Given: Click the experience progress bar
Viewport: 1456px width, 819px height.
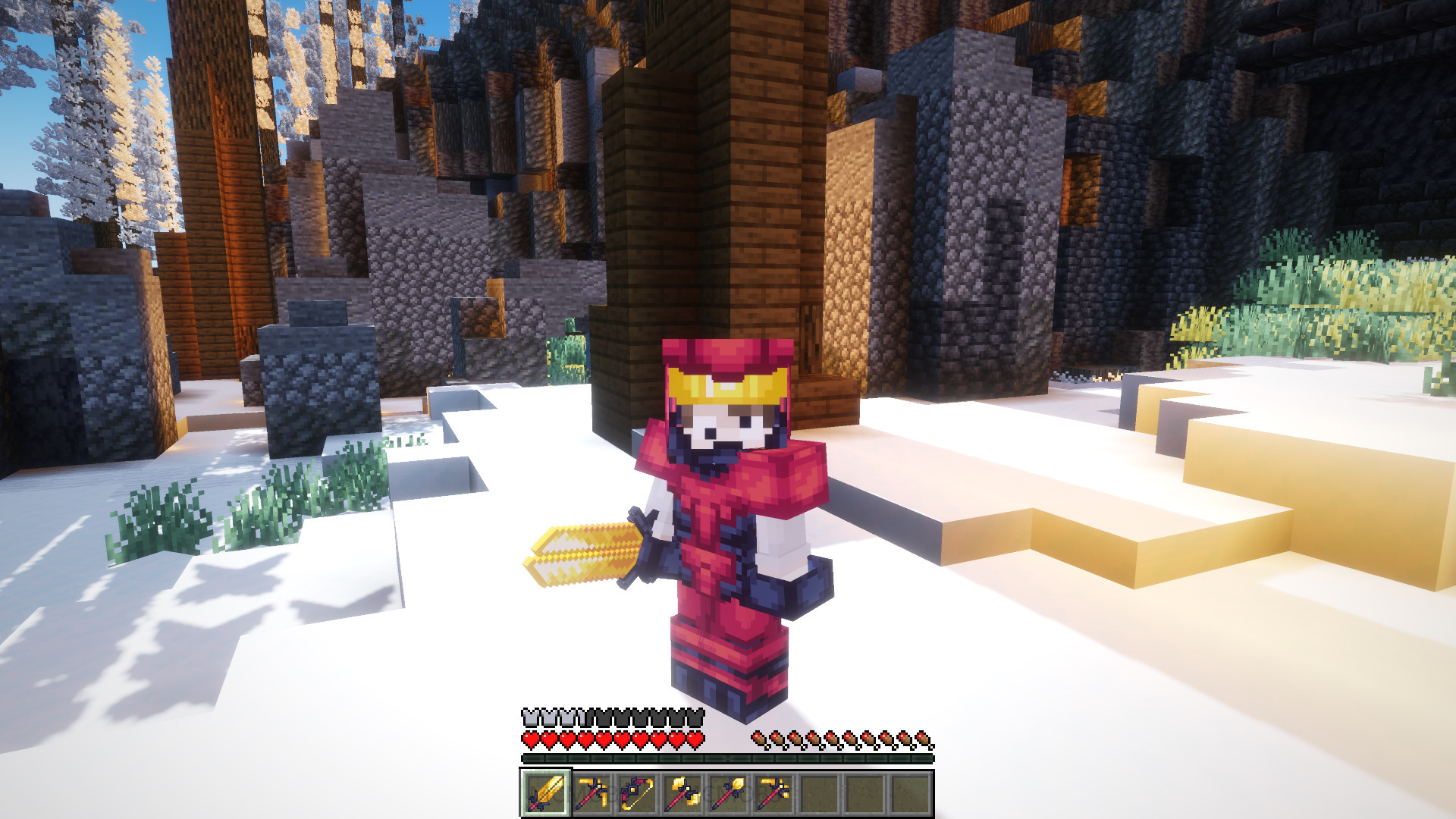Looking at the screenshot, I should [728, 757].
